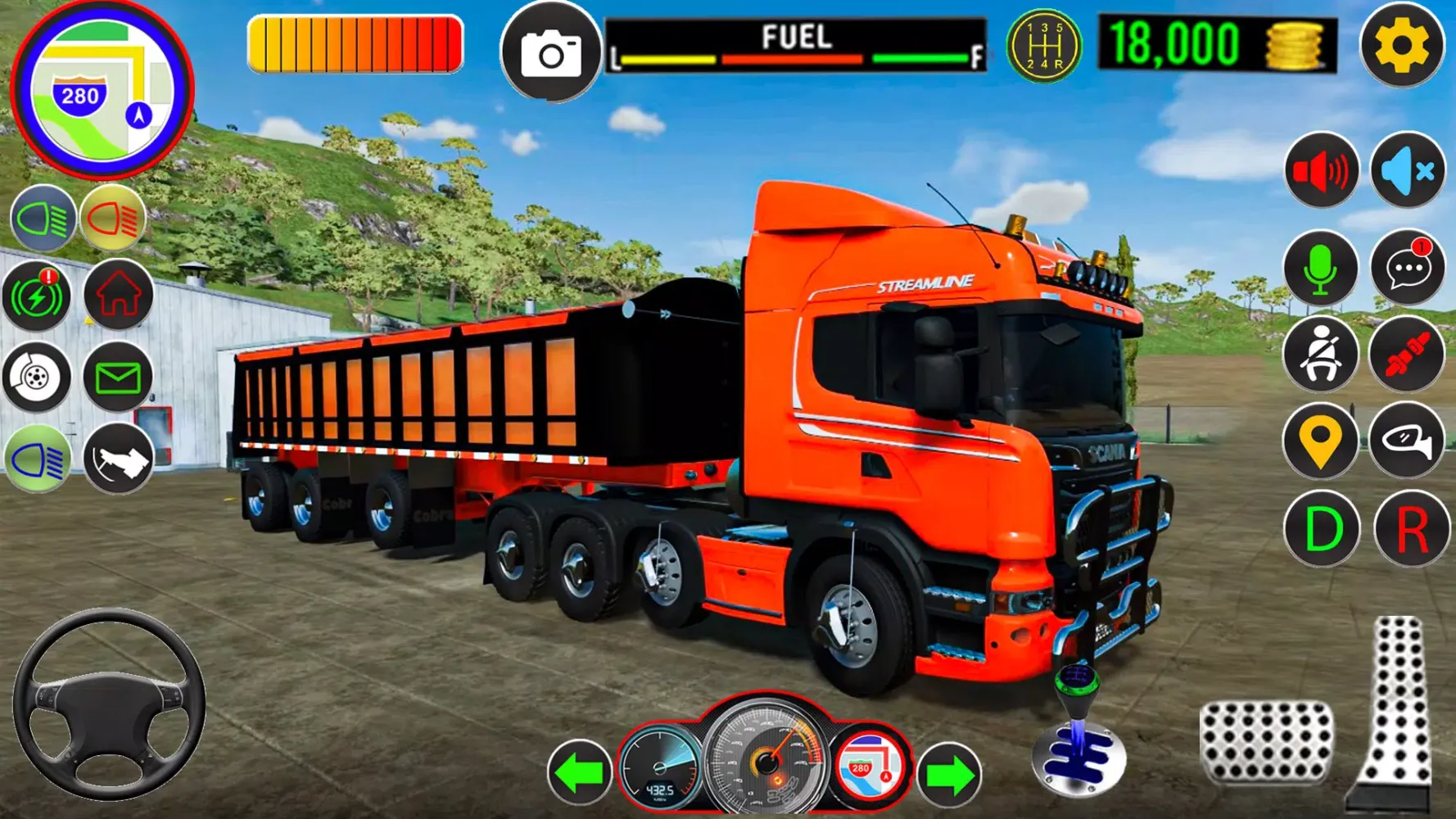Tap the camera view button

550,53
